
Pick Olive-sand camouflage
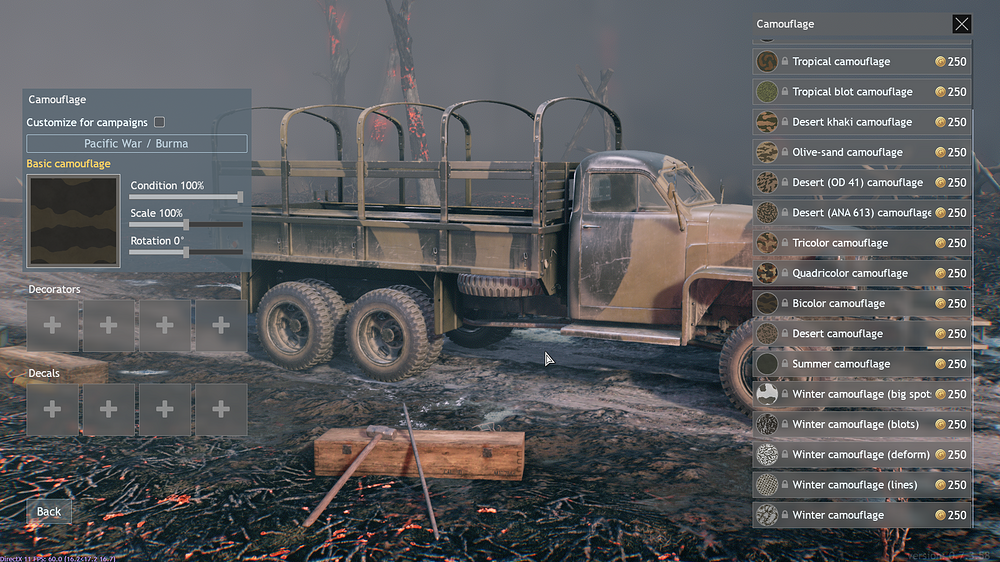pos(847,152)
